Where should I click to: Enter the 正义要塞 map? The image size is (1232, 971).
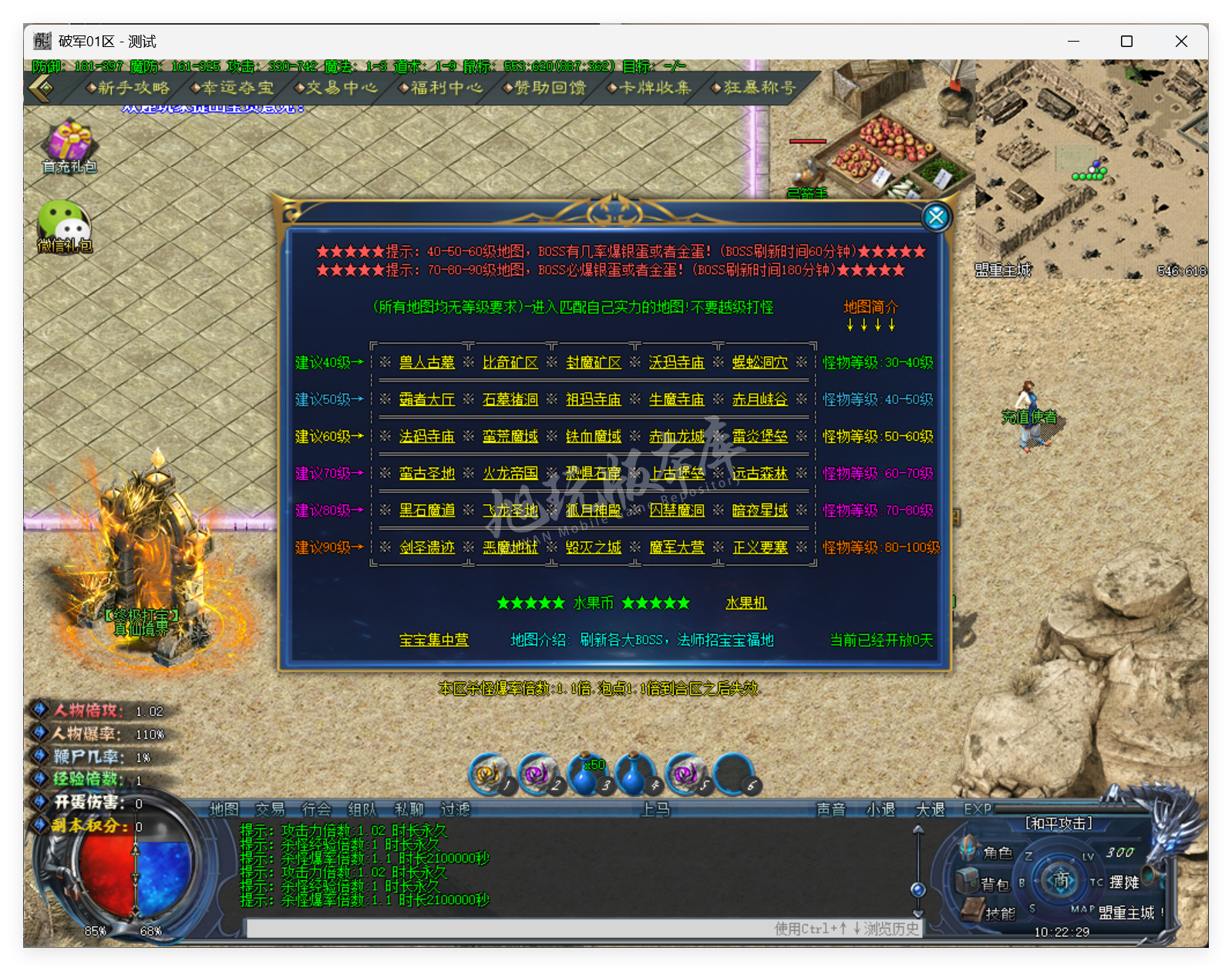(760, 547)
